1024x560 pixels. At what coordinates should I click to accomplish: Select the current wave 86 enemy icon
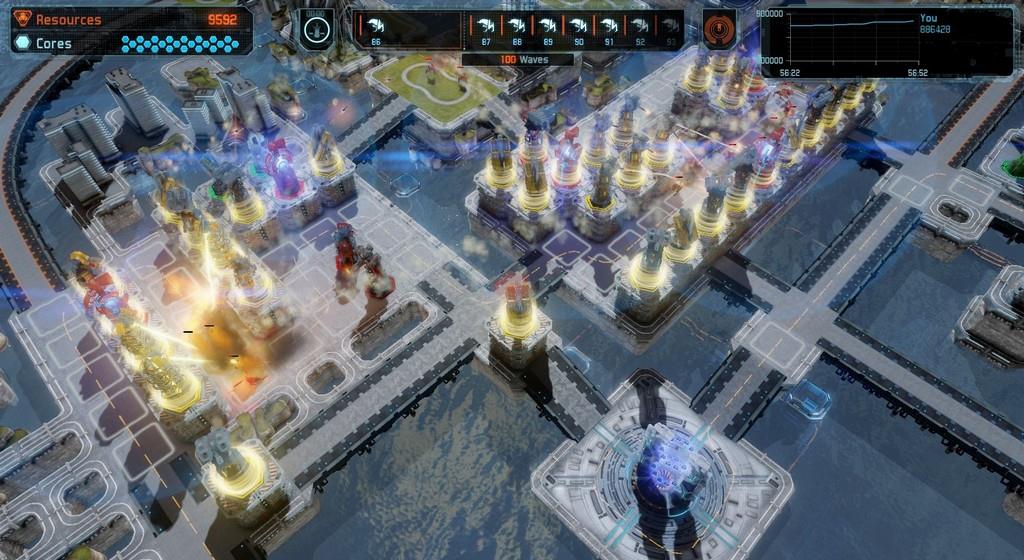coord(376,25)
